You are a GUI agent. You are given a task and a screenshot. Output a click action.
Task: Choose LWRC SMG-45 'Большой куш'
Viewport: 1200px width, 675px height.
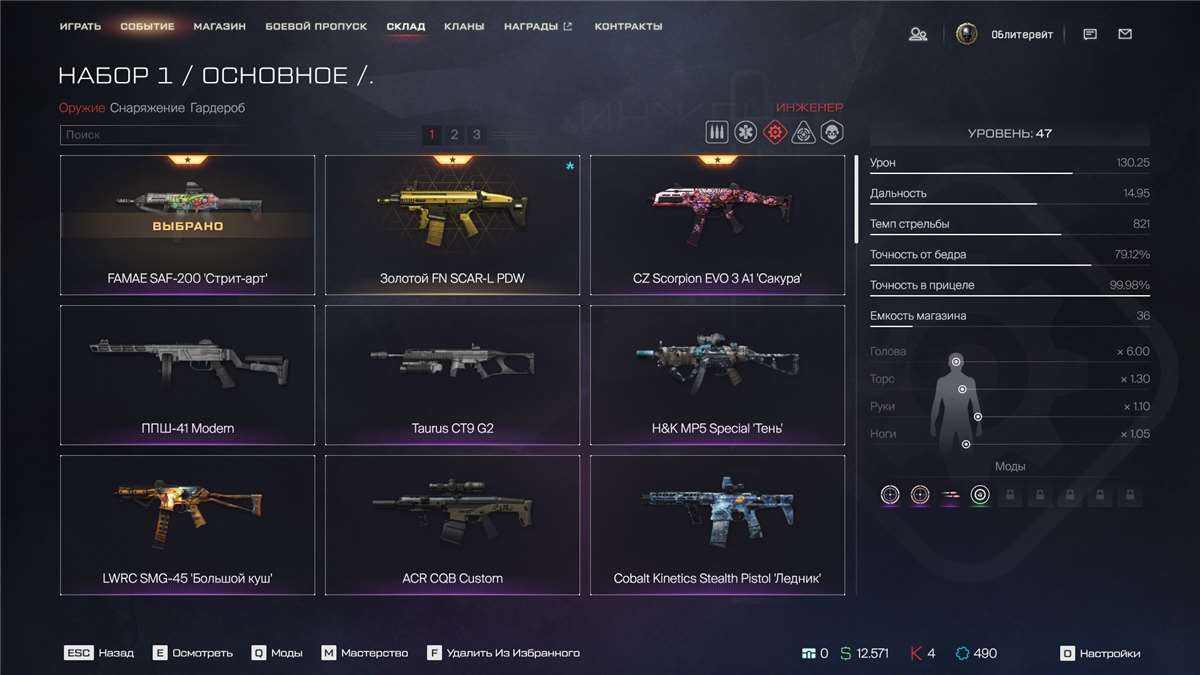(187, 525)
